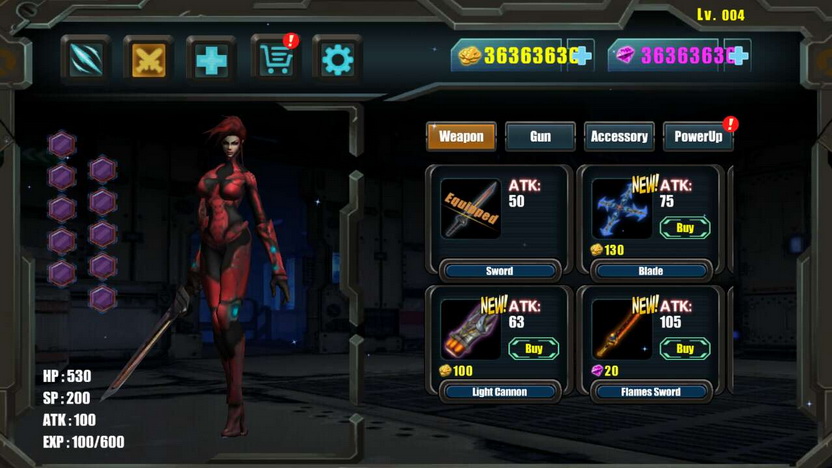Buy the Light Cannon weapon
Viewport: 832px width, 468px height.
click(x=533, y=349)
